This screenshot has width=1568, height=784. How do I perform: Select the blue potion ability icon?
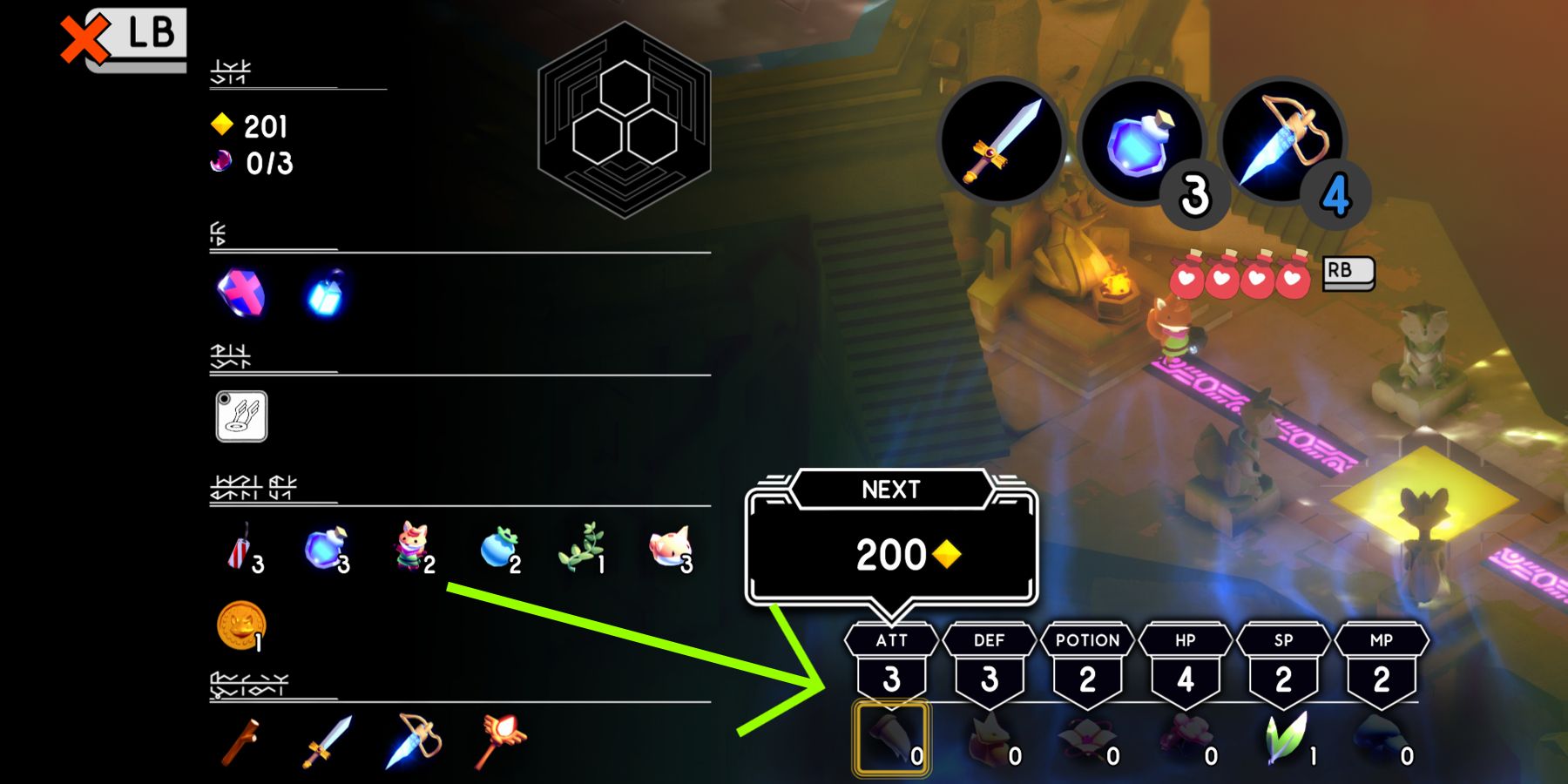[1141, 139]
